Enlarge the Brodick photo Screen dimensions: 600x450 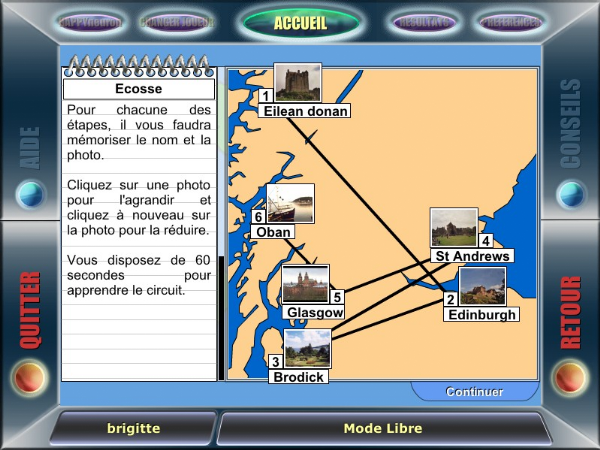coord(307,349)
